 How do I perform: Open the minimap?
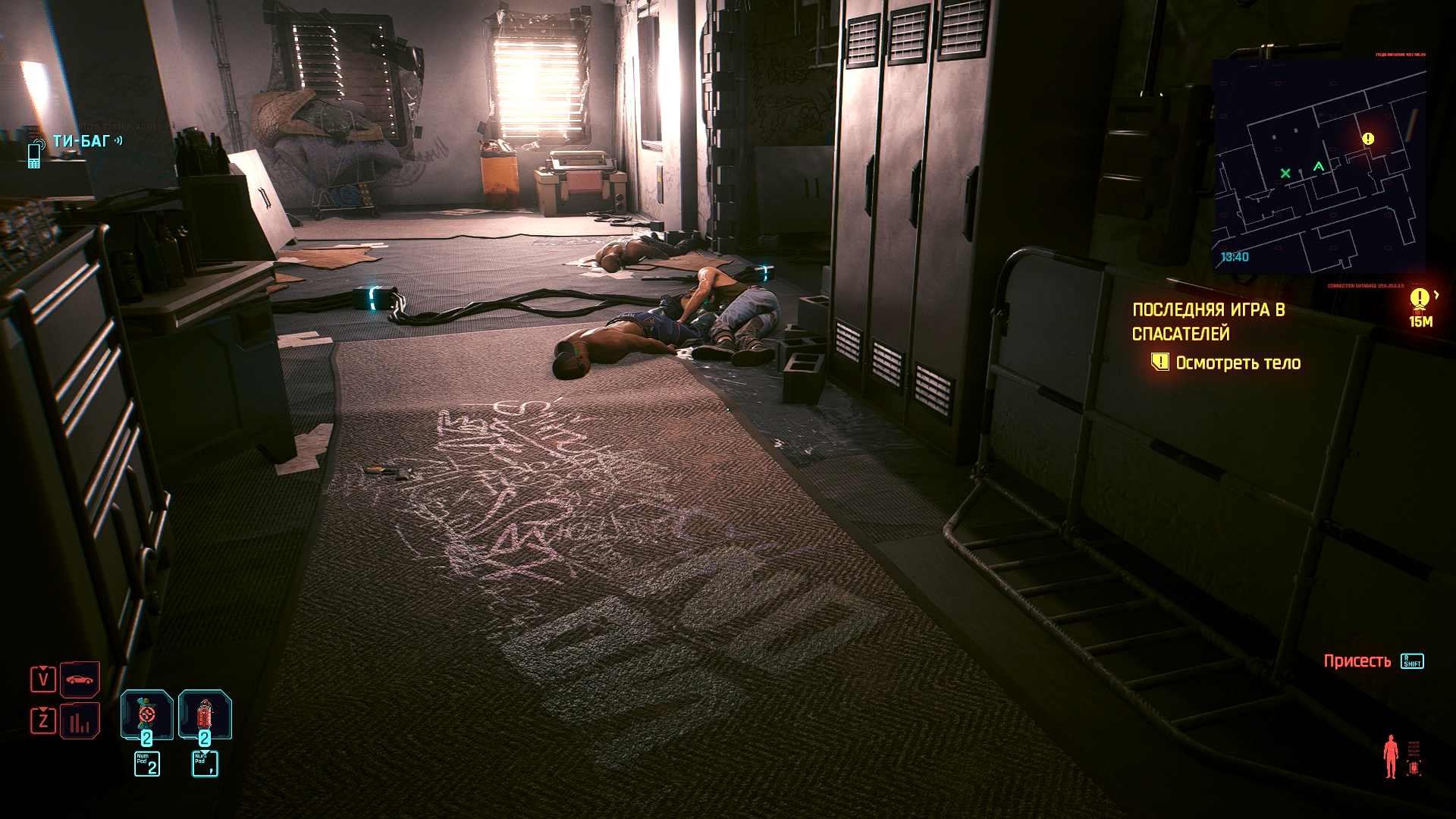(x=1318, y=167)
